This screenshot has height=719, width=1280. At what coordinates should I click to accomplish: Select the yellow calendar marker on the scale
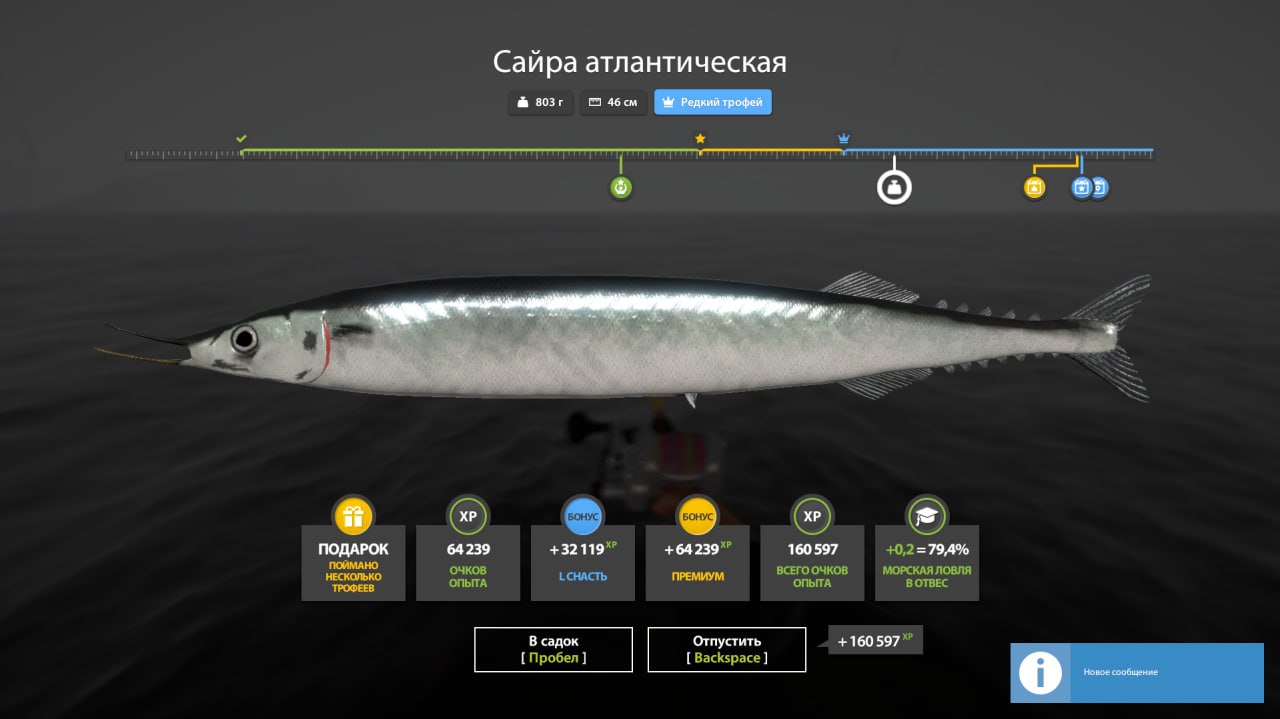pos(1034,187)
